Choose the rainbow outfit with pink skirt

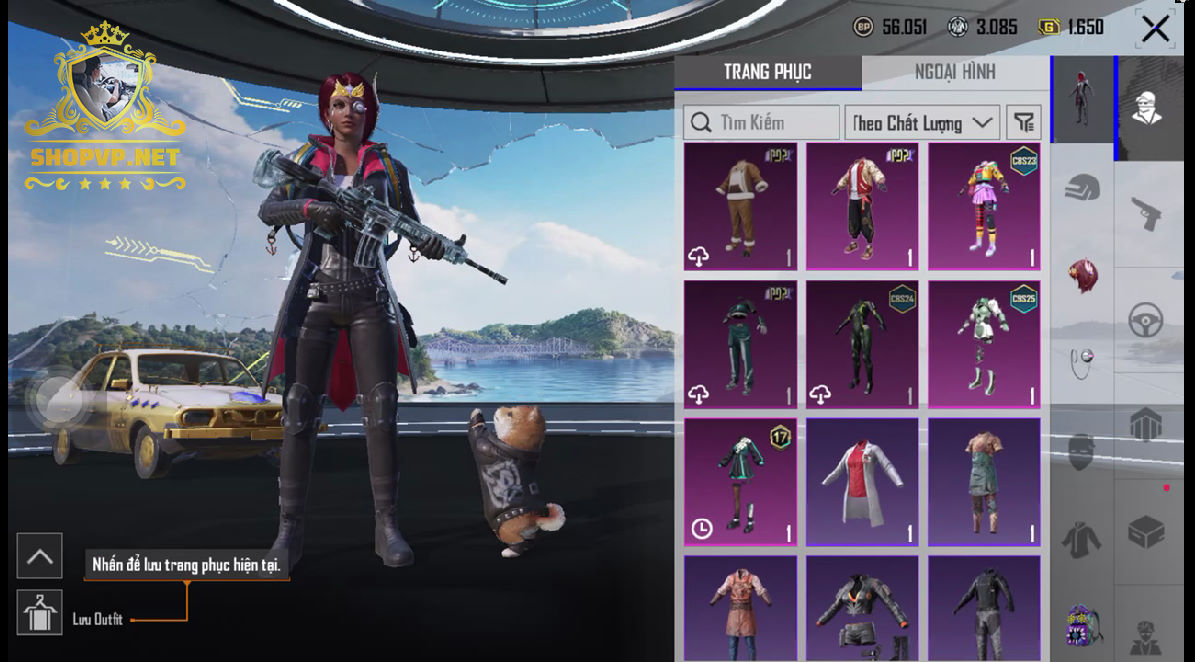984,207
